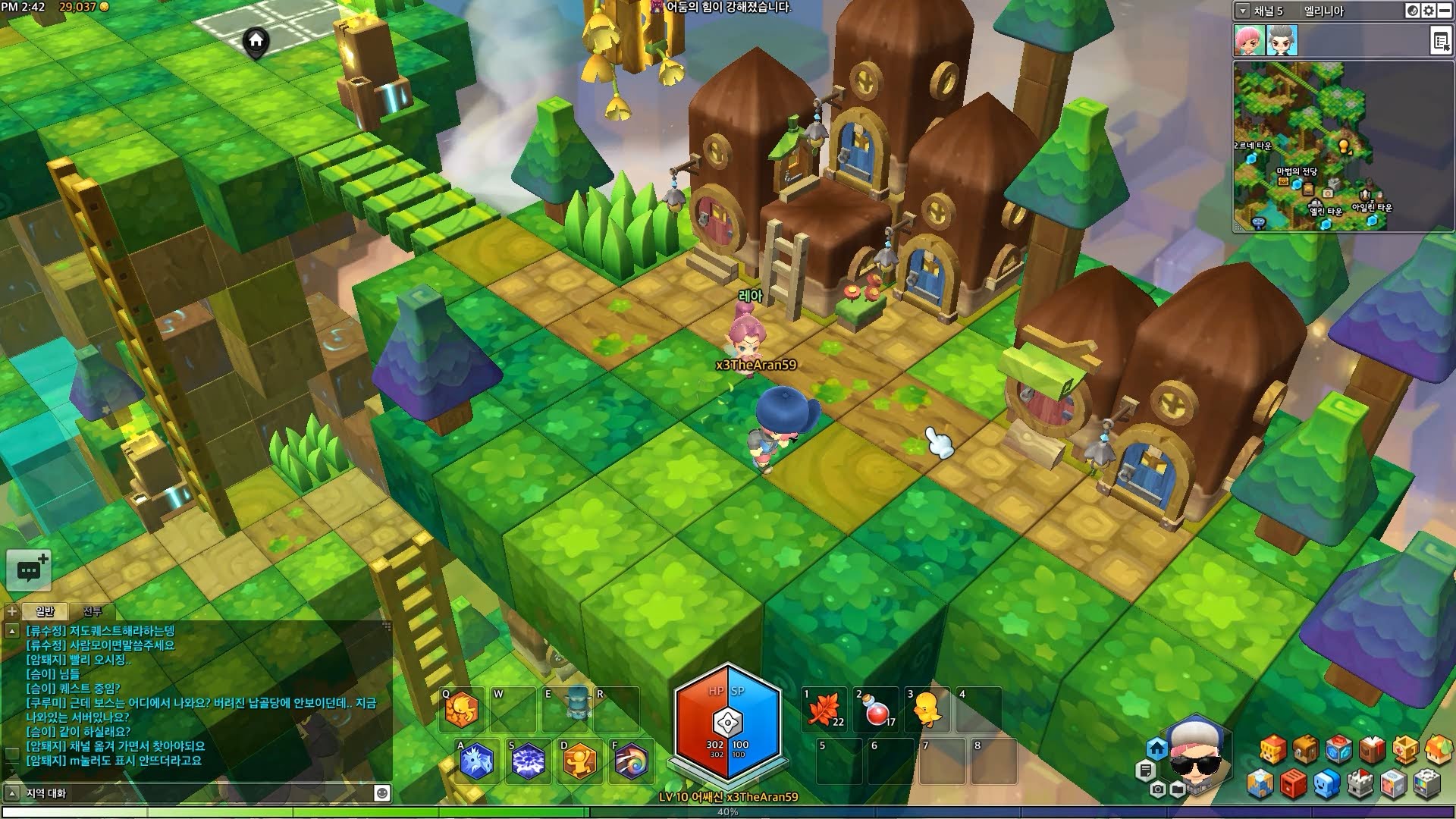Open the cash shop clothing cube icon

click(x=1394, y=785)
